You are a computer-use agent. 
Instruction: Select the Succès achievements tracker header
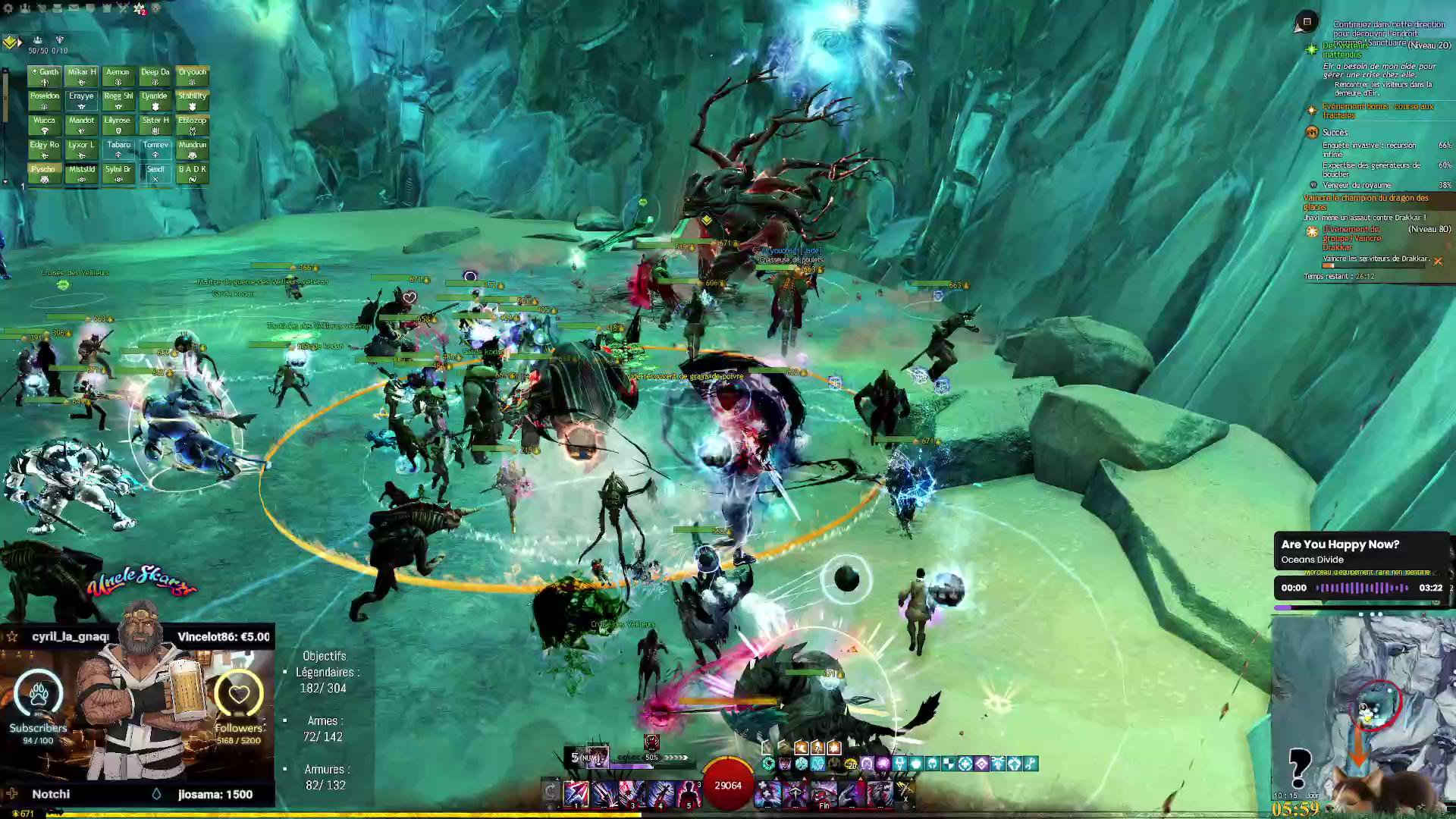pos(1335,133)
